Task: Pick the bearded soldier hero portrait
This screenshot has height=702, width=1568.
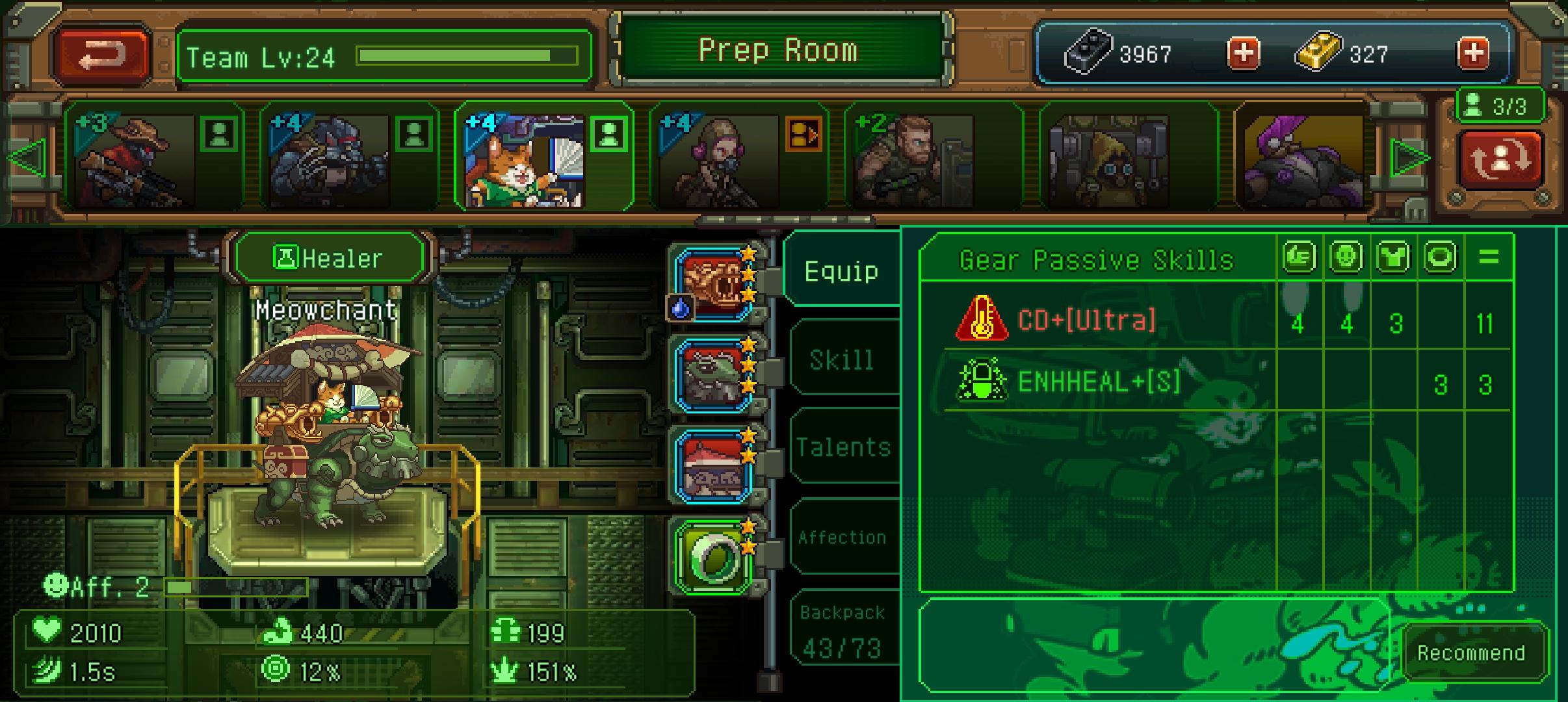Action: click(914, 159)
